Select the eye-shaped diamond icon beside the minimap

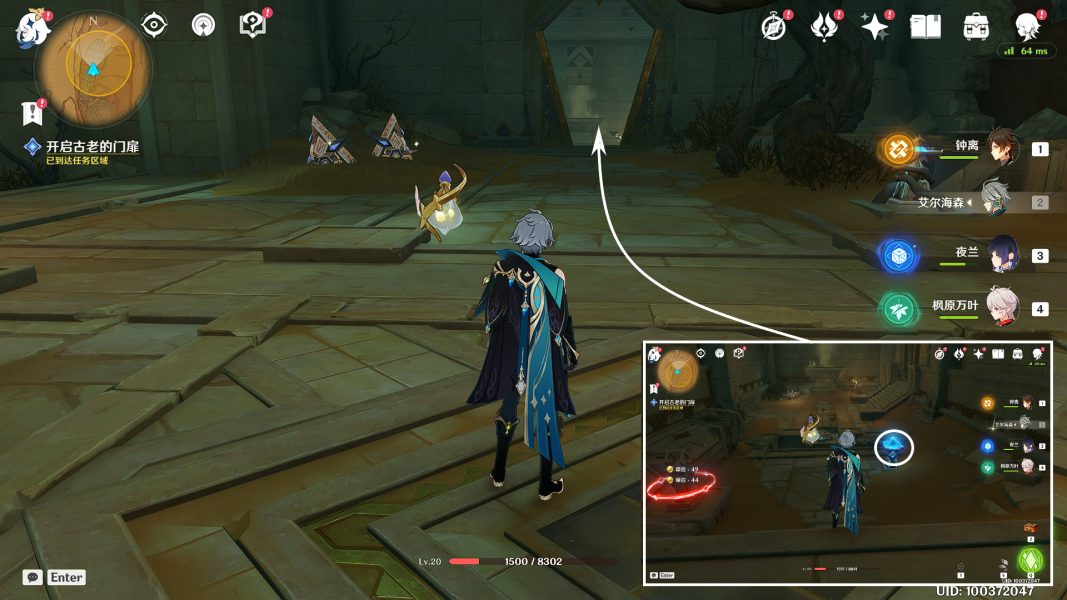(x=154, y=25)
